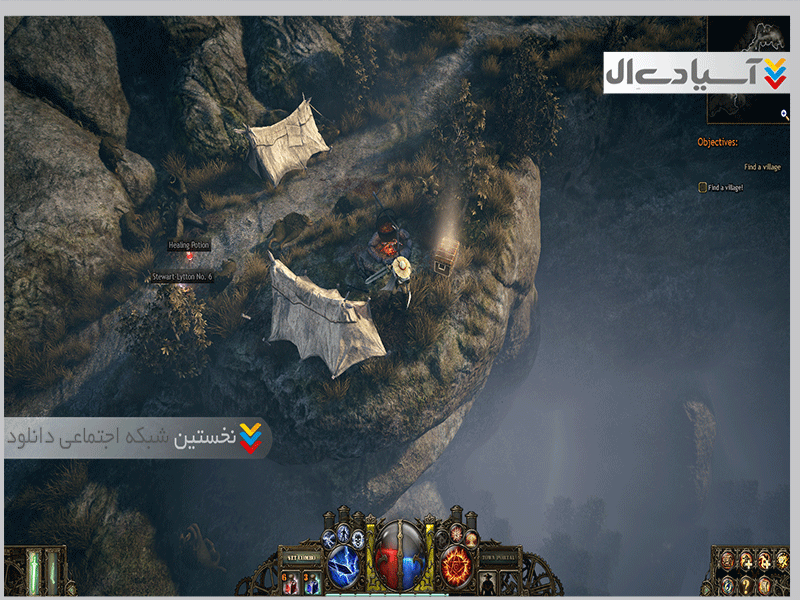Click the Healing Potion loot label

point(189,245)
